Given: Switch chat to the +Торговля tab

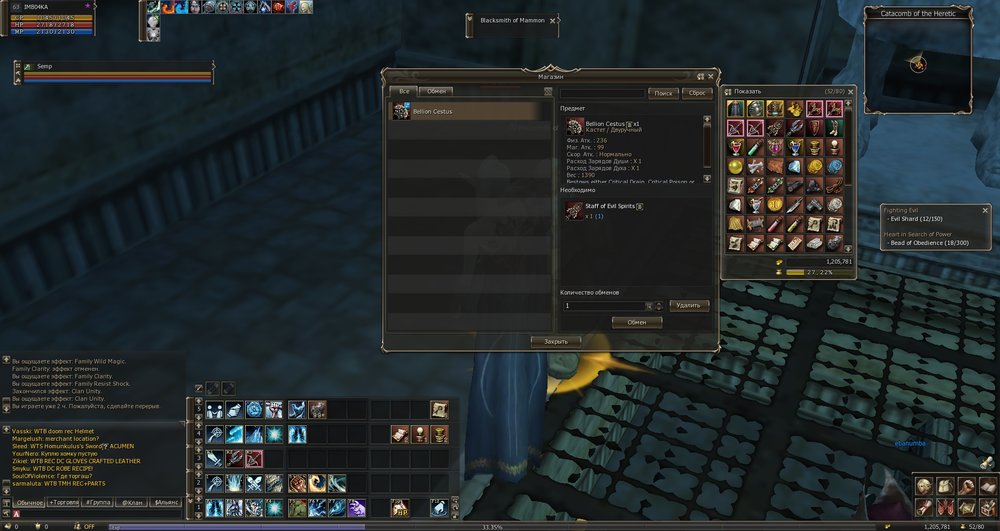Looking at the screenshot, I should point(64,501).
